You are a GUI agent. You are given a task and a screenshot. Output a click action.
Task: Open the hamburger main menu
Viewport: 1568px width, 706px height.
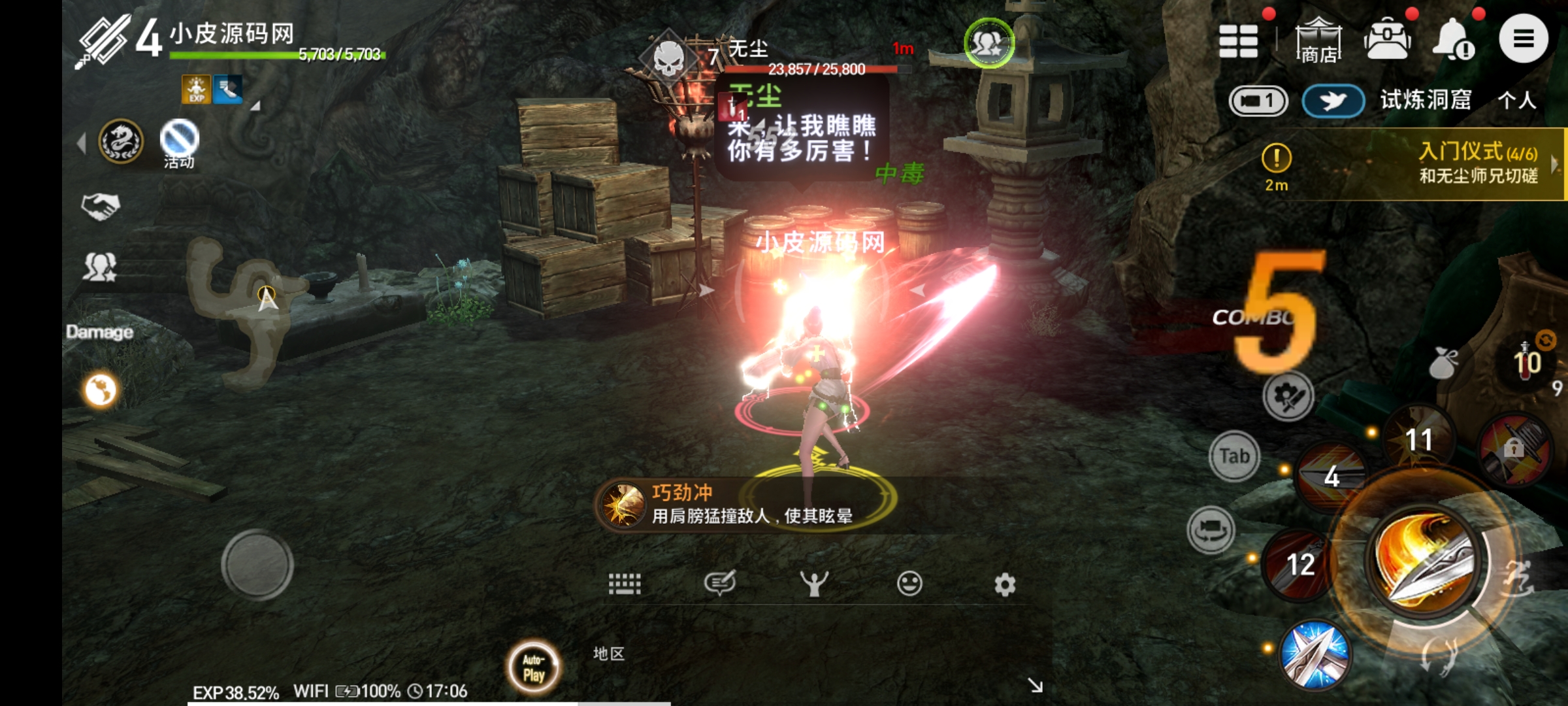(1523, 39)
